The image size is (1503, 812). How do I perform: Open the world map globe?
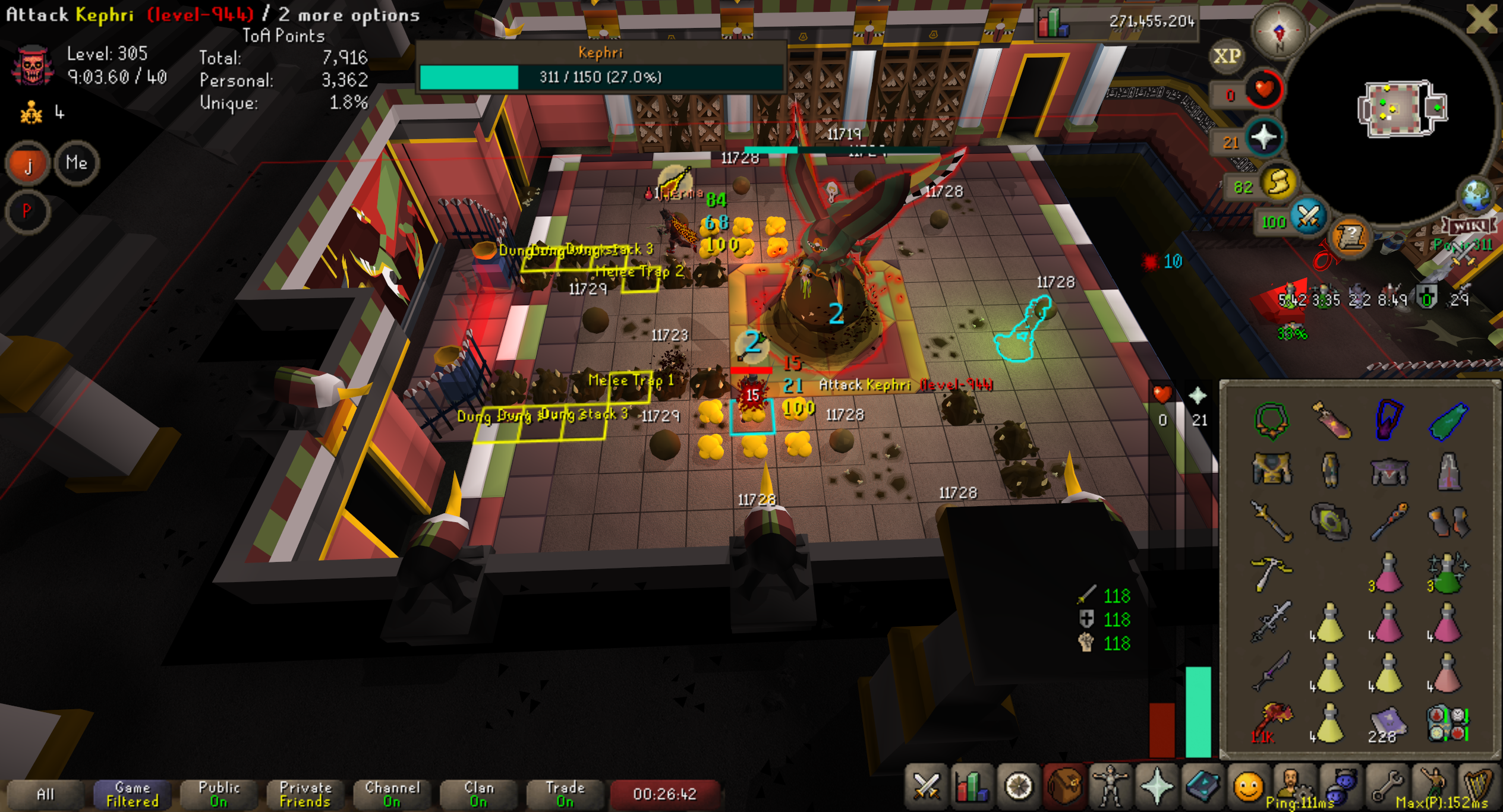1476,195
